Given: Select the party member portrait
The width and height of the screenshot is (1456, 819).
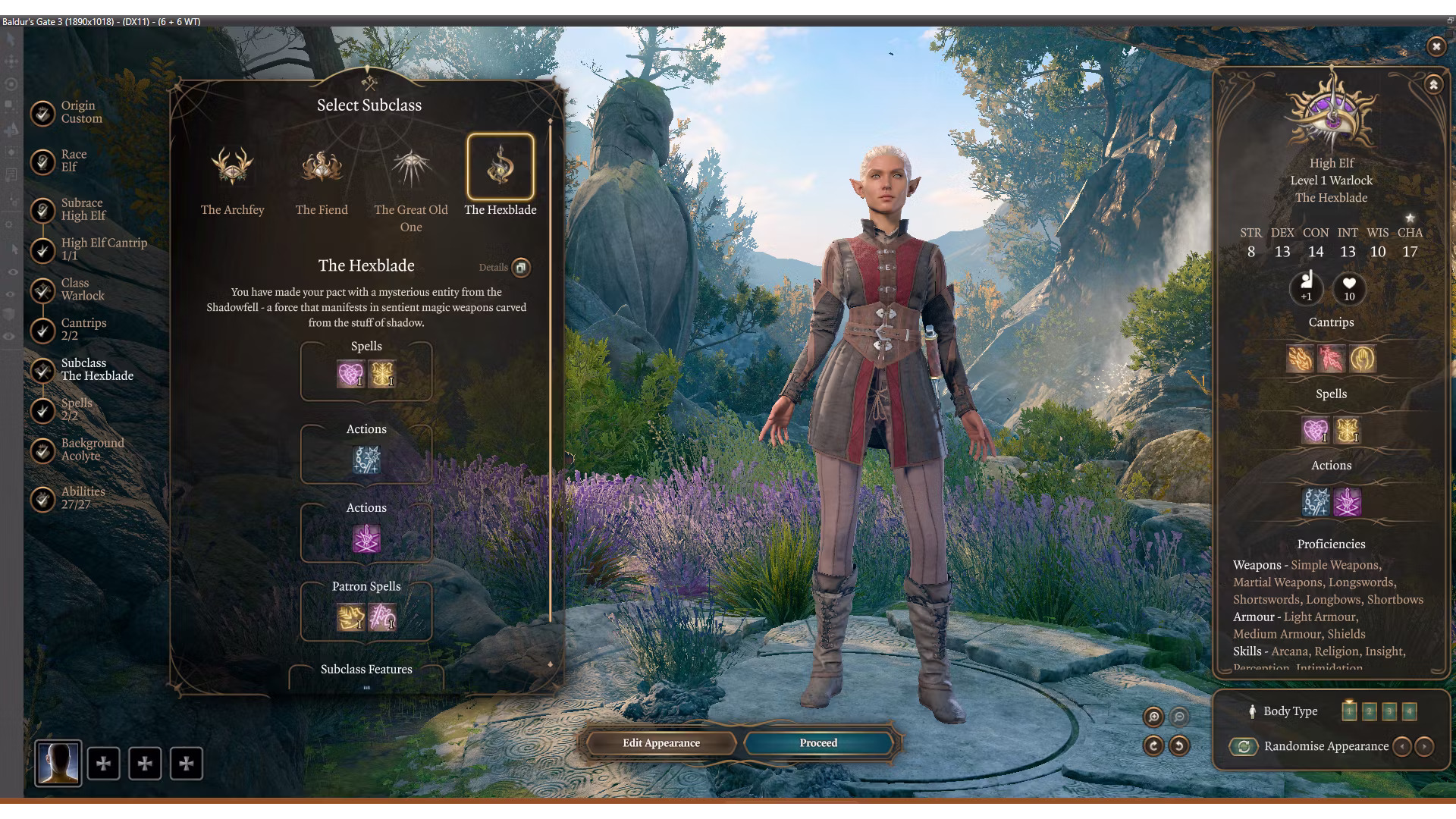Looking at the screenshot, I should tap(58, 763).
